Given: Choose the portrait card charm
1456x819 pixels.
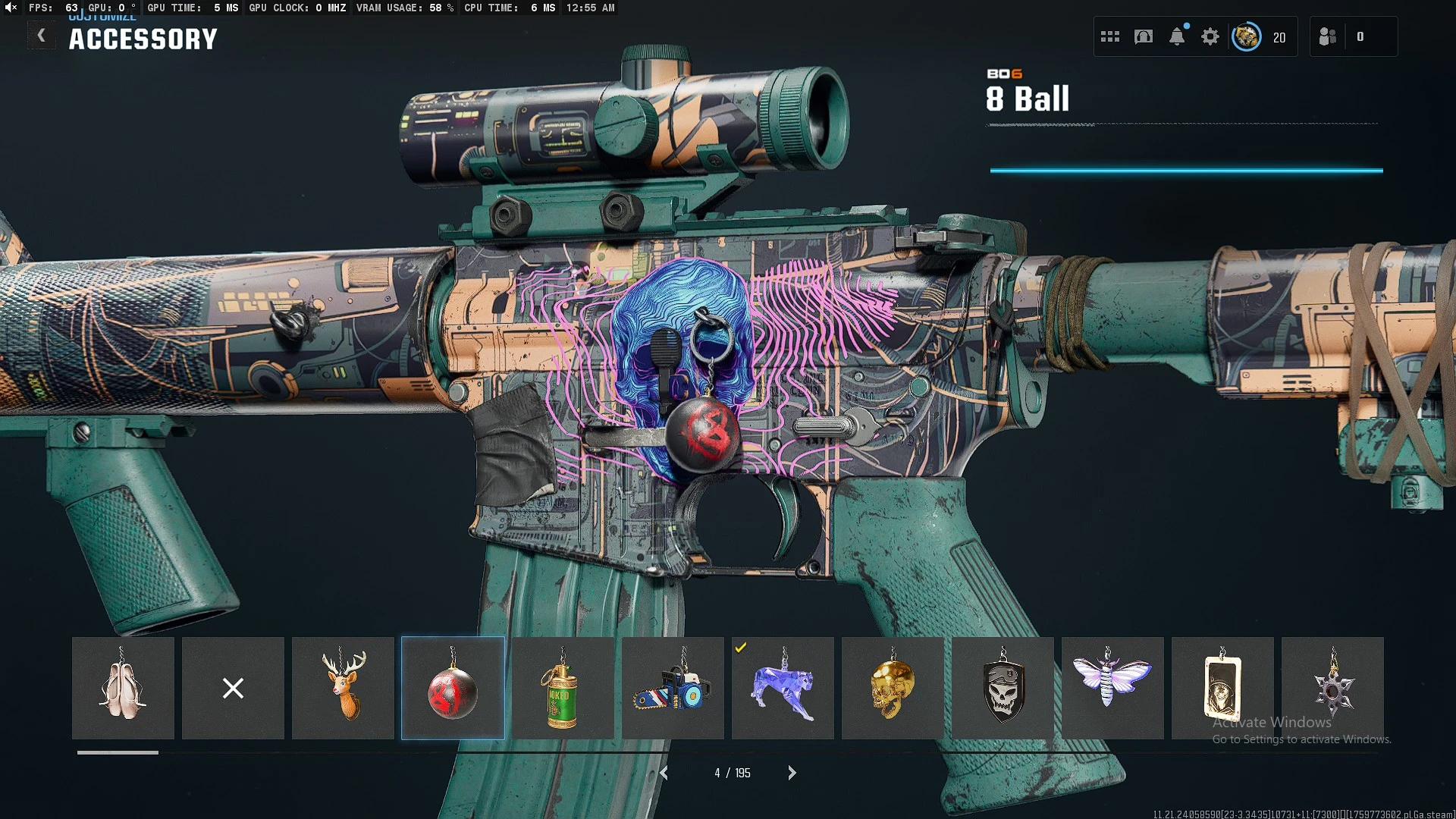Looking at the screenshot, I should (1222, 688).
